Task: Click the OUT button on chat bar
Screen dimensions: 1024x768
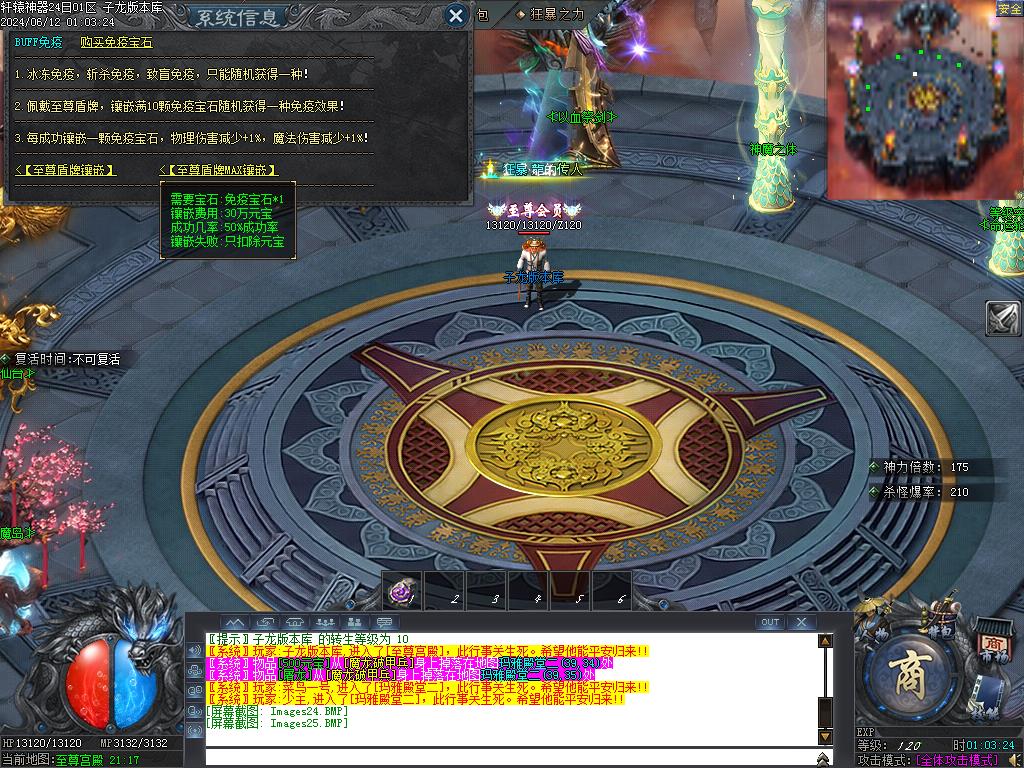Action: (x=769, y=622)
